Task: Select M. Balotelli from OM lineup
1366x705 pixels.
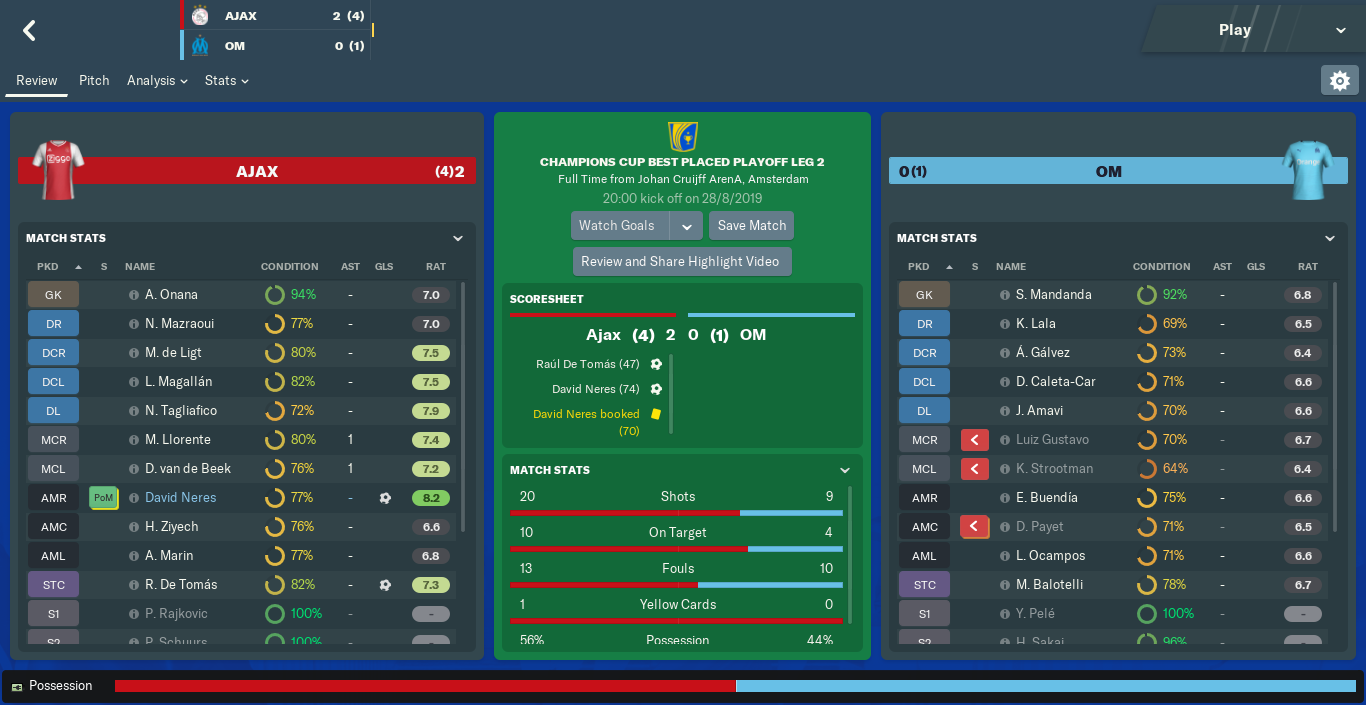Action: [1050, 584]
